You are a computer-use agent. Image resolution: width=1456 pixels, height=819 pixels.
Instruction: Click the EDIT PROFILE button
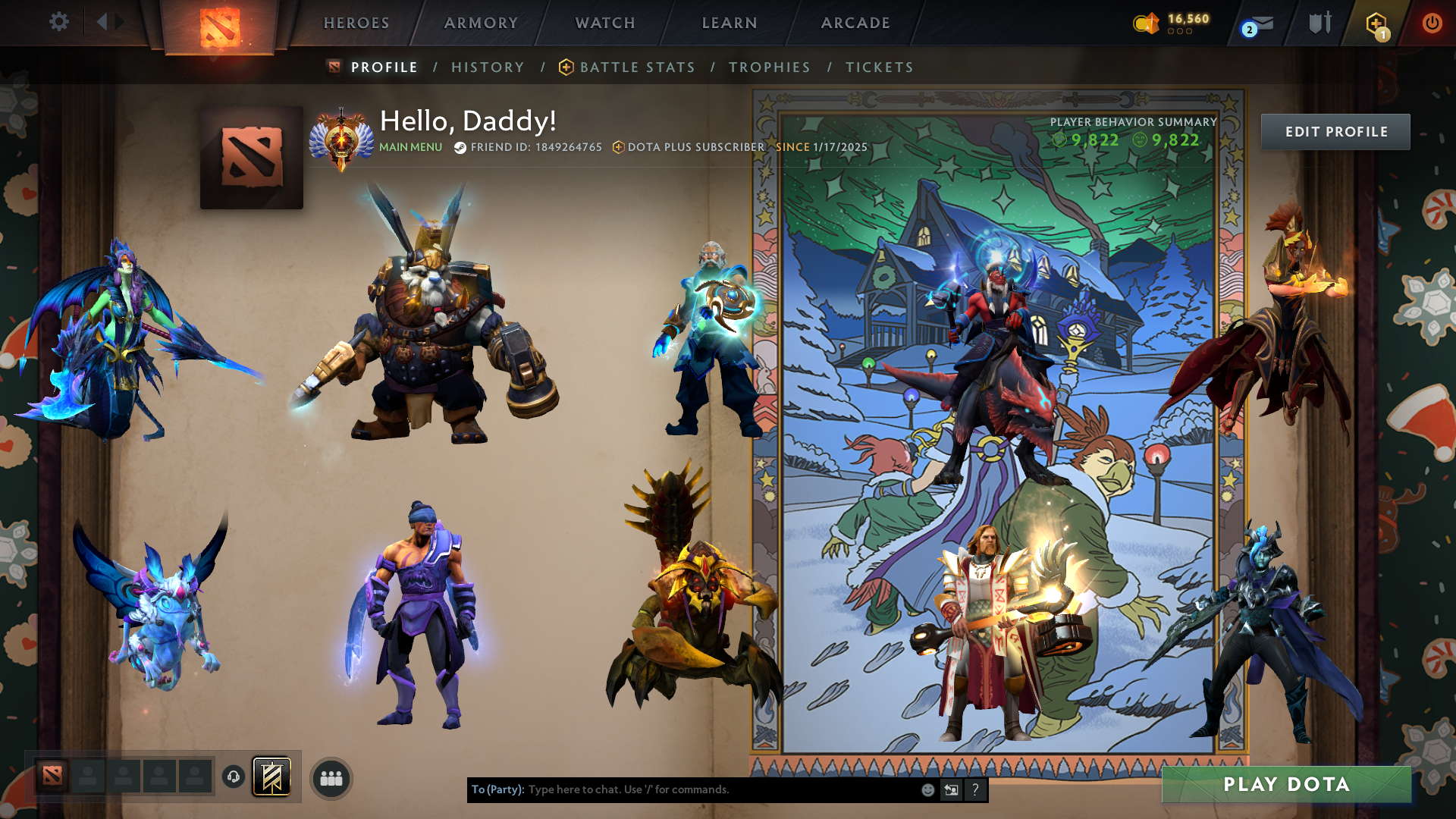coord(1335,131)
